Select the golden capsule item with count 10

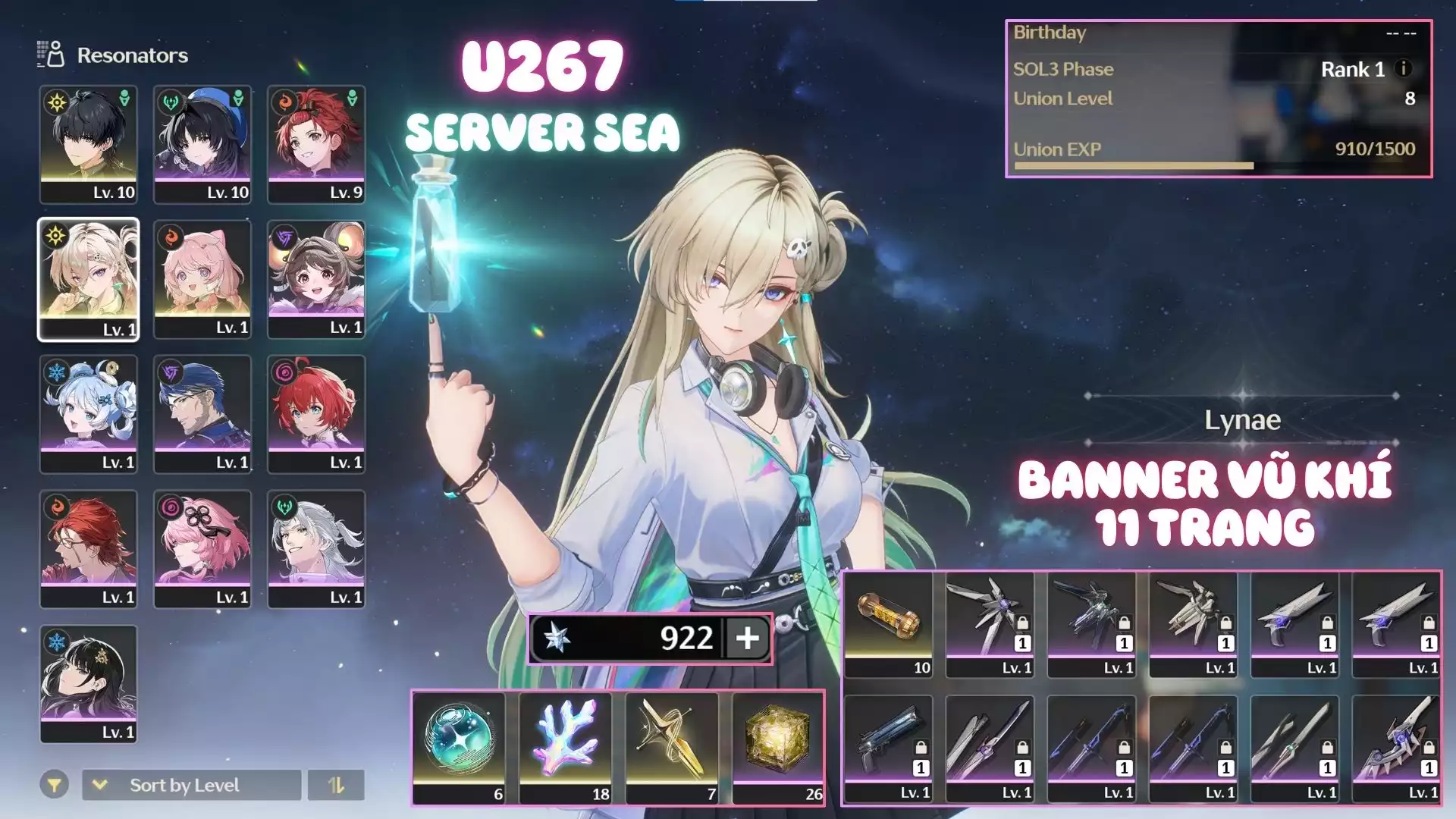pos(888,624)
